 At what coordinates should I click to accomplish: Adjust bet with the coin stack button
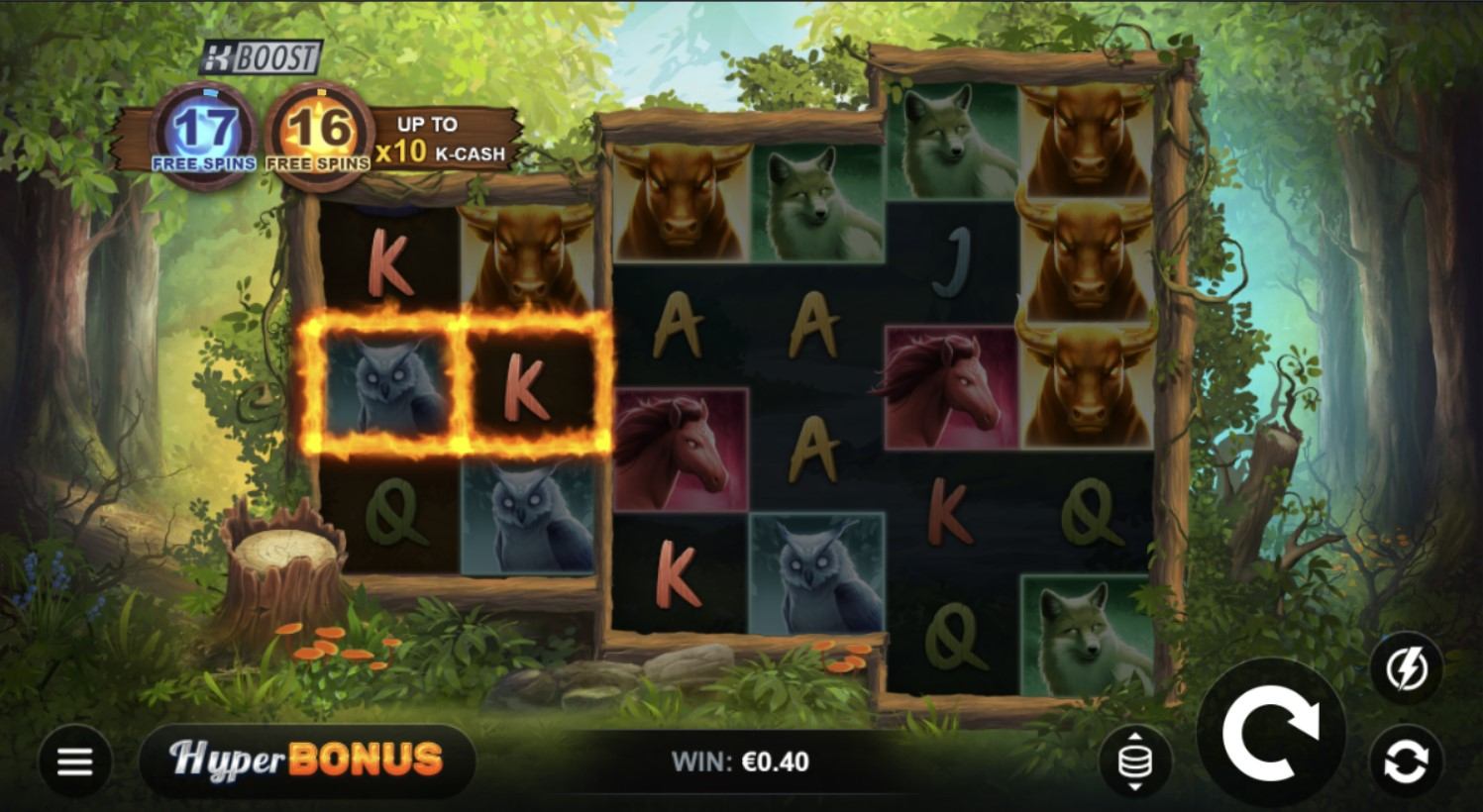click(1135, 761)
